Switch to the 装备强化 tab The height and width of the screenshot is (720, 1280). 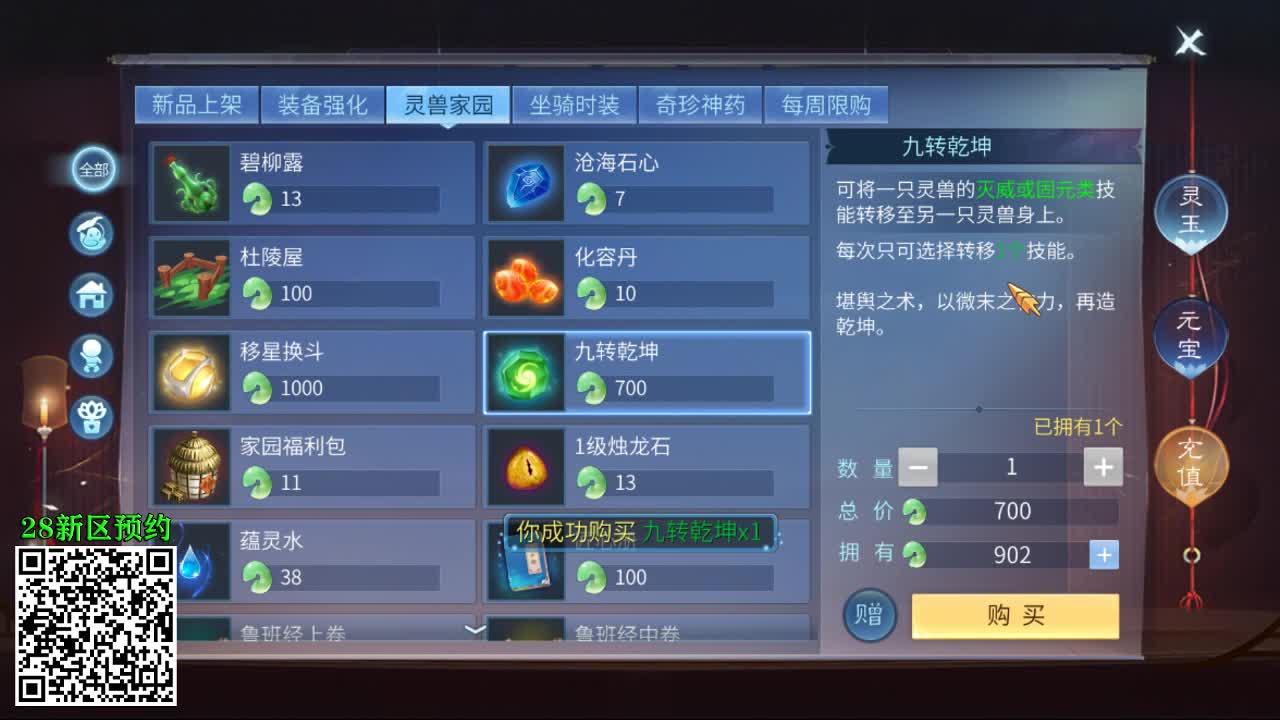pyautogui.click(x=322, y=104)
